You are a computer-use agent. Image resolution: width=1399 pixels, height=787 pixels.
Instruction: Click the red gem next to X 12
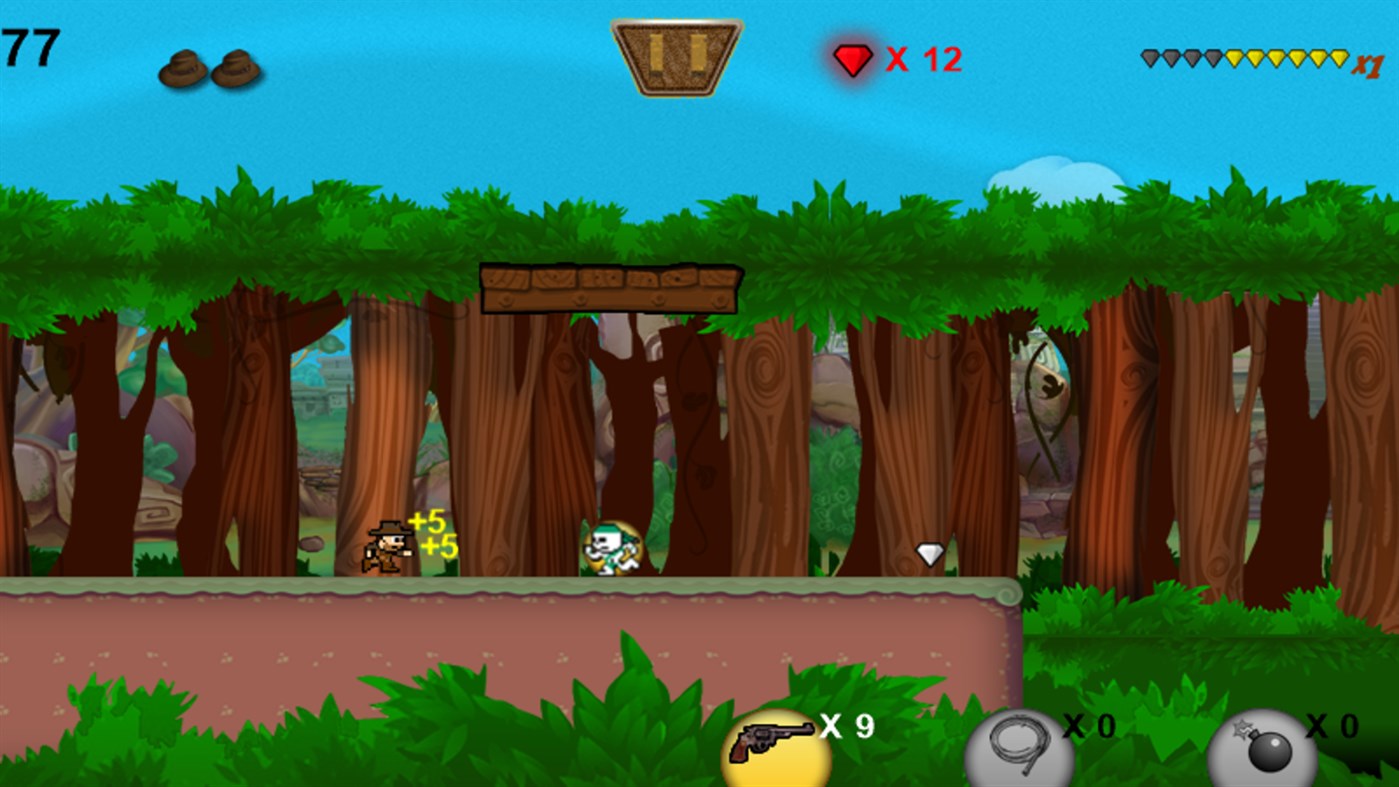tap(852, 59)
